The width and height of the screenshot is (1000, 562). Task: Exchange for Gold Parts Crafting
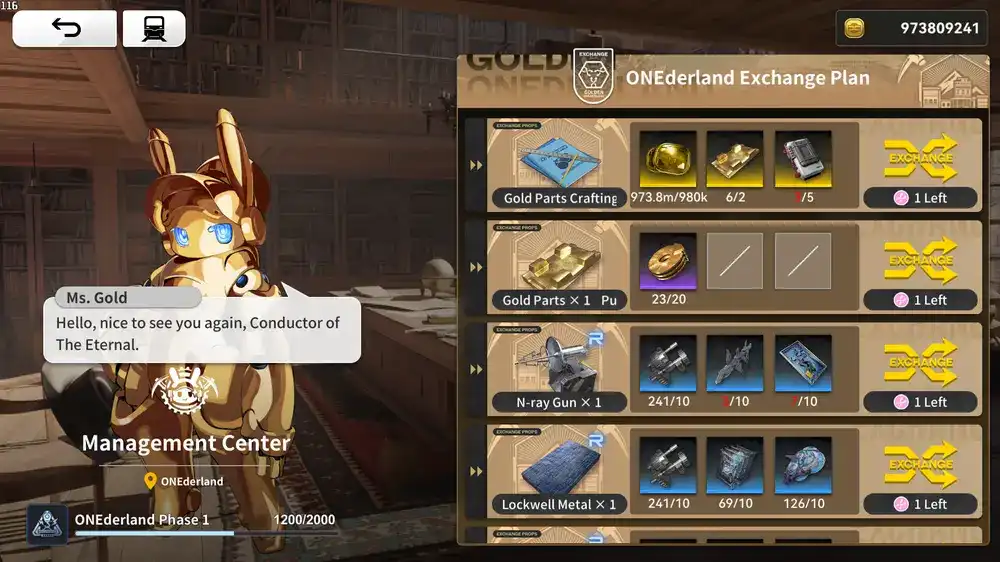click(920, 157)
